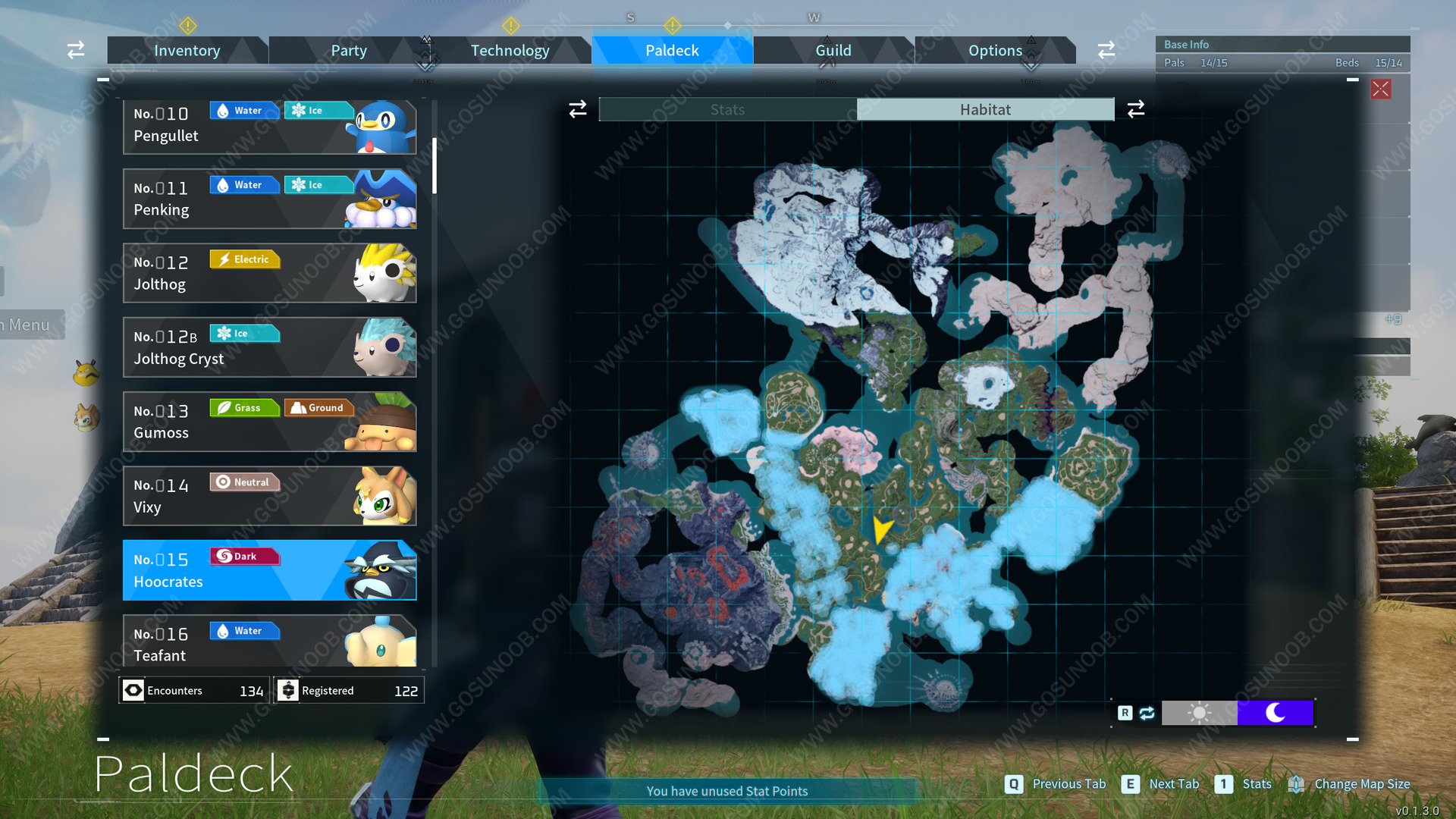Switch the map to day view with sun toggle
Viewport: 1456px width, 819px height.
[x=1199, y=712]
